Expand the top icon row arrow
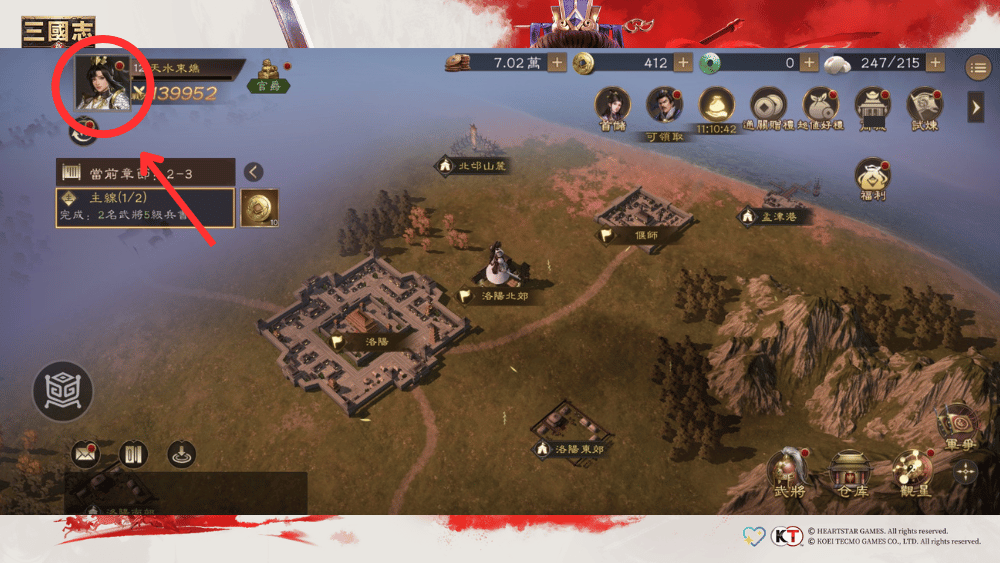This screenshot has height=563, width=1000. click(976, 106)
